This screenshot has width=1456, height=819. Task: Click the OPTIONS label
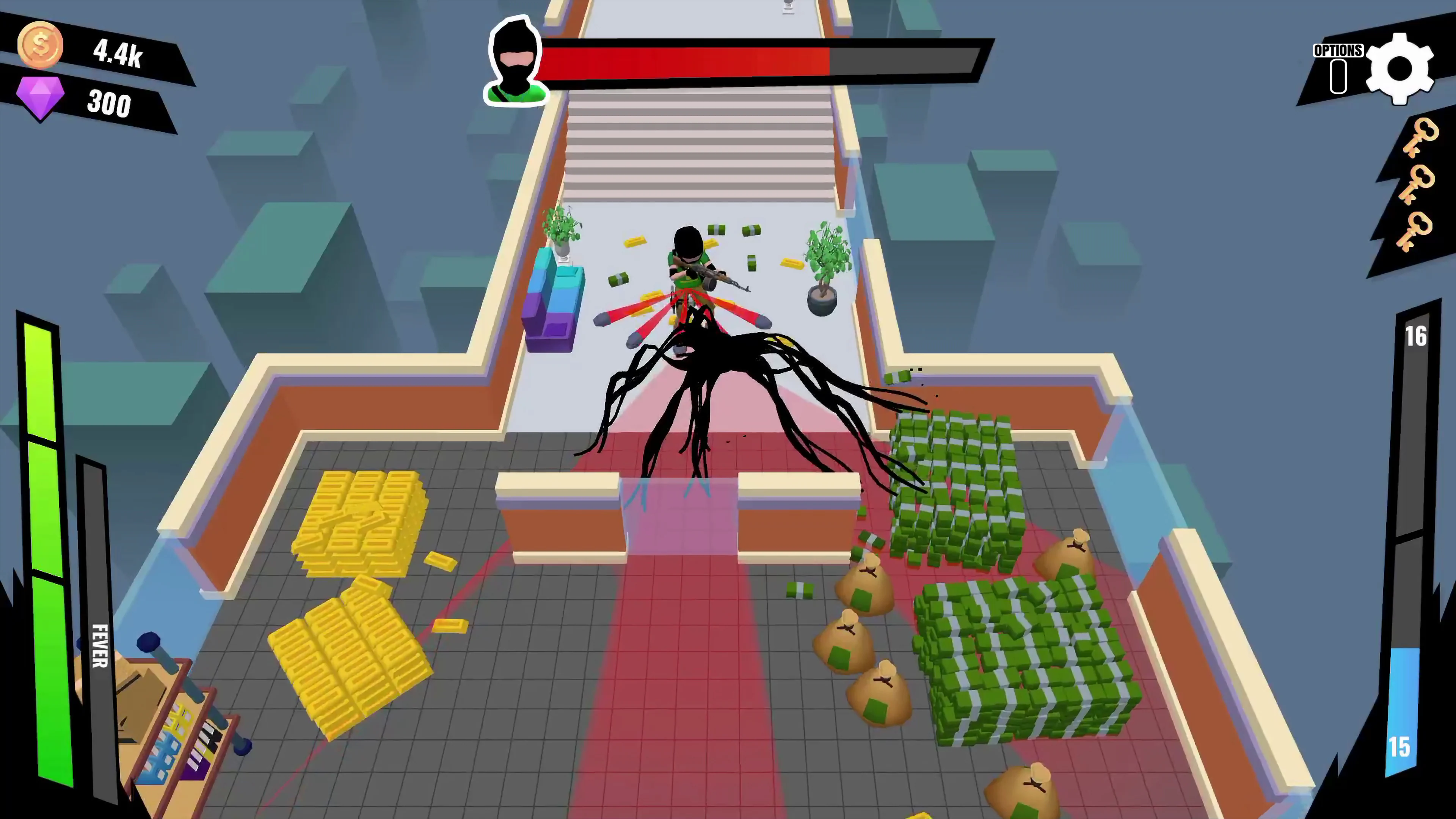[1337, 50]
